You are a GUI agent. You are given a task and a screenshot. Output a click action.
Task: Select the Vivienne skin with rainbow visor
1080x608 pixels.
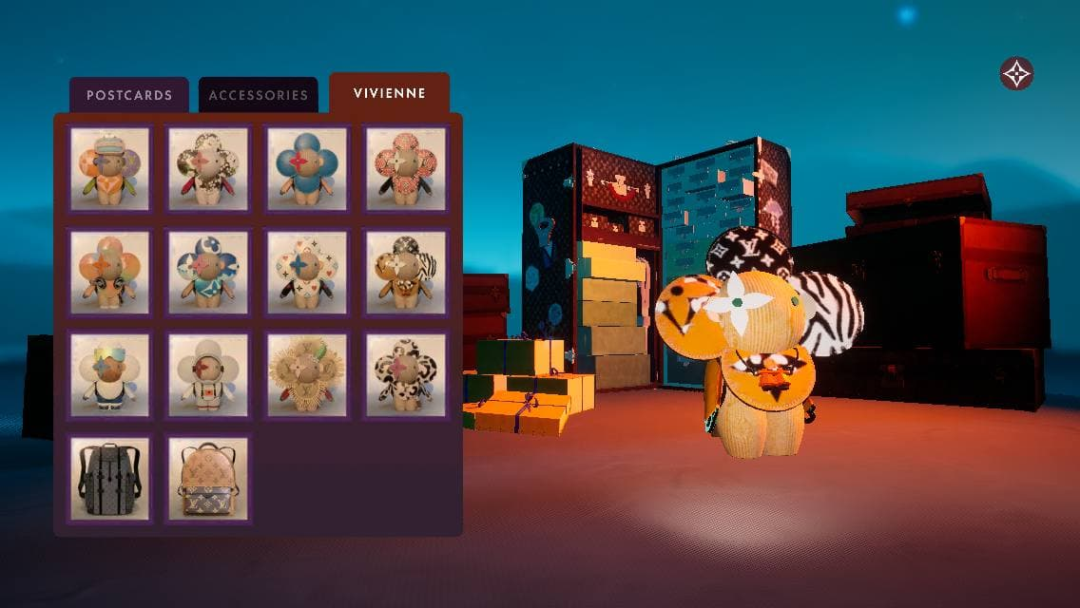[x=110, y=375]
